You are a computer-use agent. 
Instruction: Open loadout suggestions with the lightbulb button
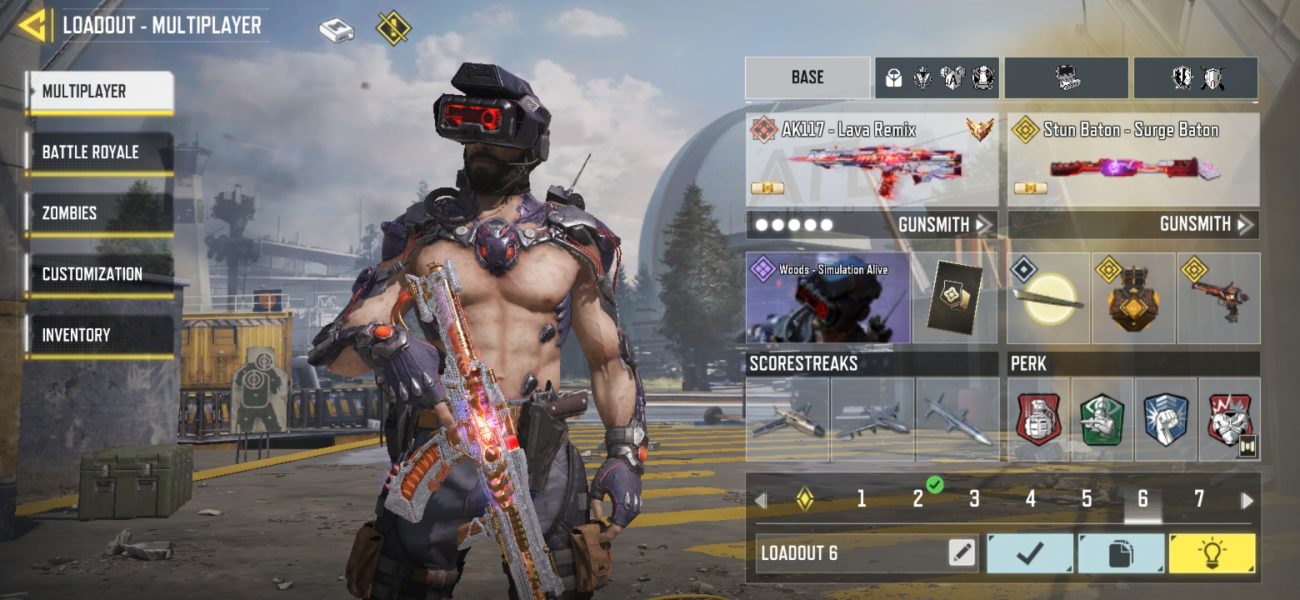pyautogui.click(x=1211, y=553)
